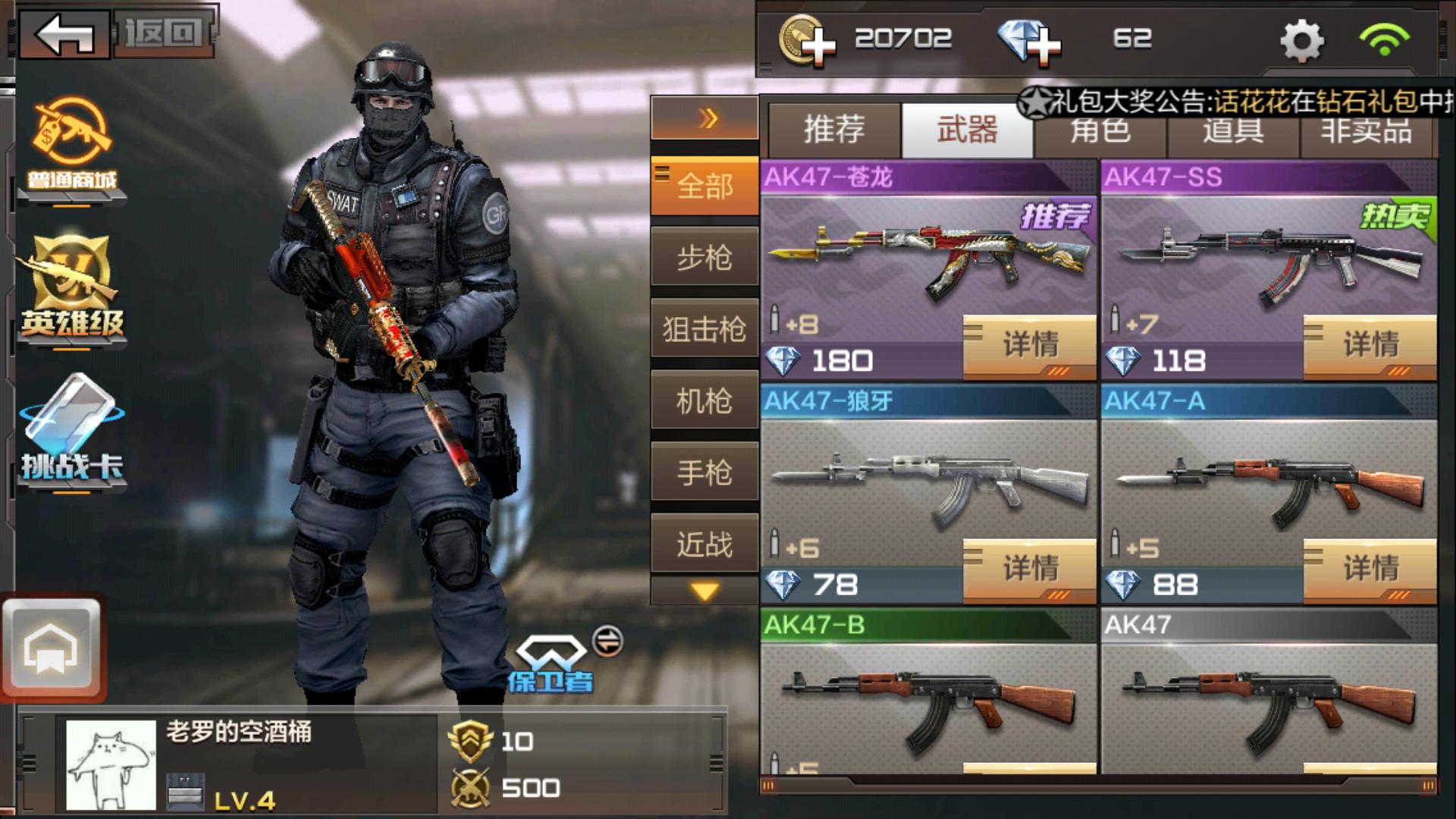1456x819 pixels.
Task: Filter weapons by 近战 melee
Action: [704, 544]
